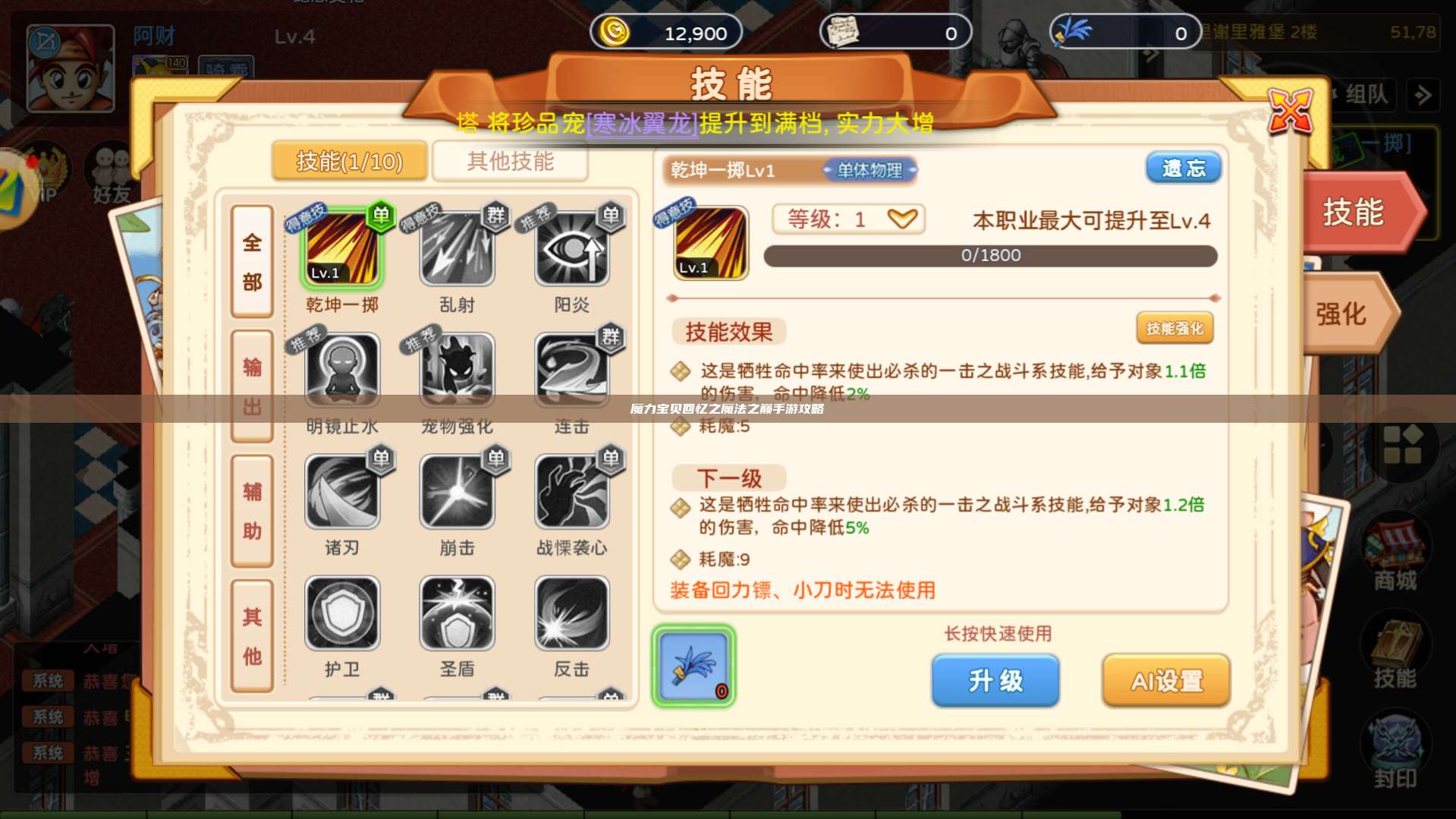The width and height of the screenshot is (1456, 819).
Task: Switch to the 其他技能 tab
Action: (510, 160)
